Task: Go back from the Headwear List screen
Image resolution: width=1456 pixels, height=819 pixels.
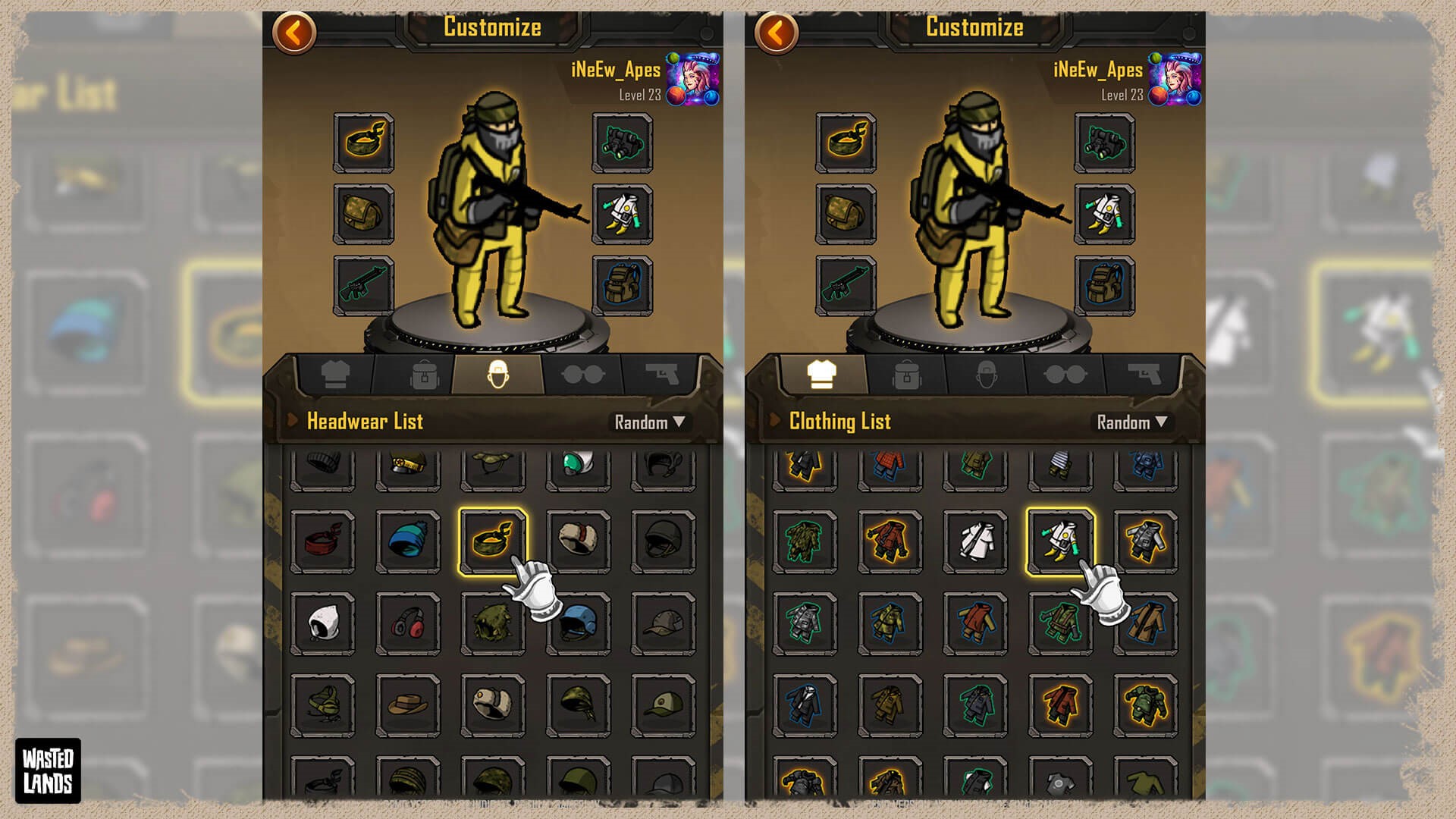Action: click(293, 33)
